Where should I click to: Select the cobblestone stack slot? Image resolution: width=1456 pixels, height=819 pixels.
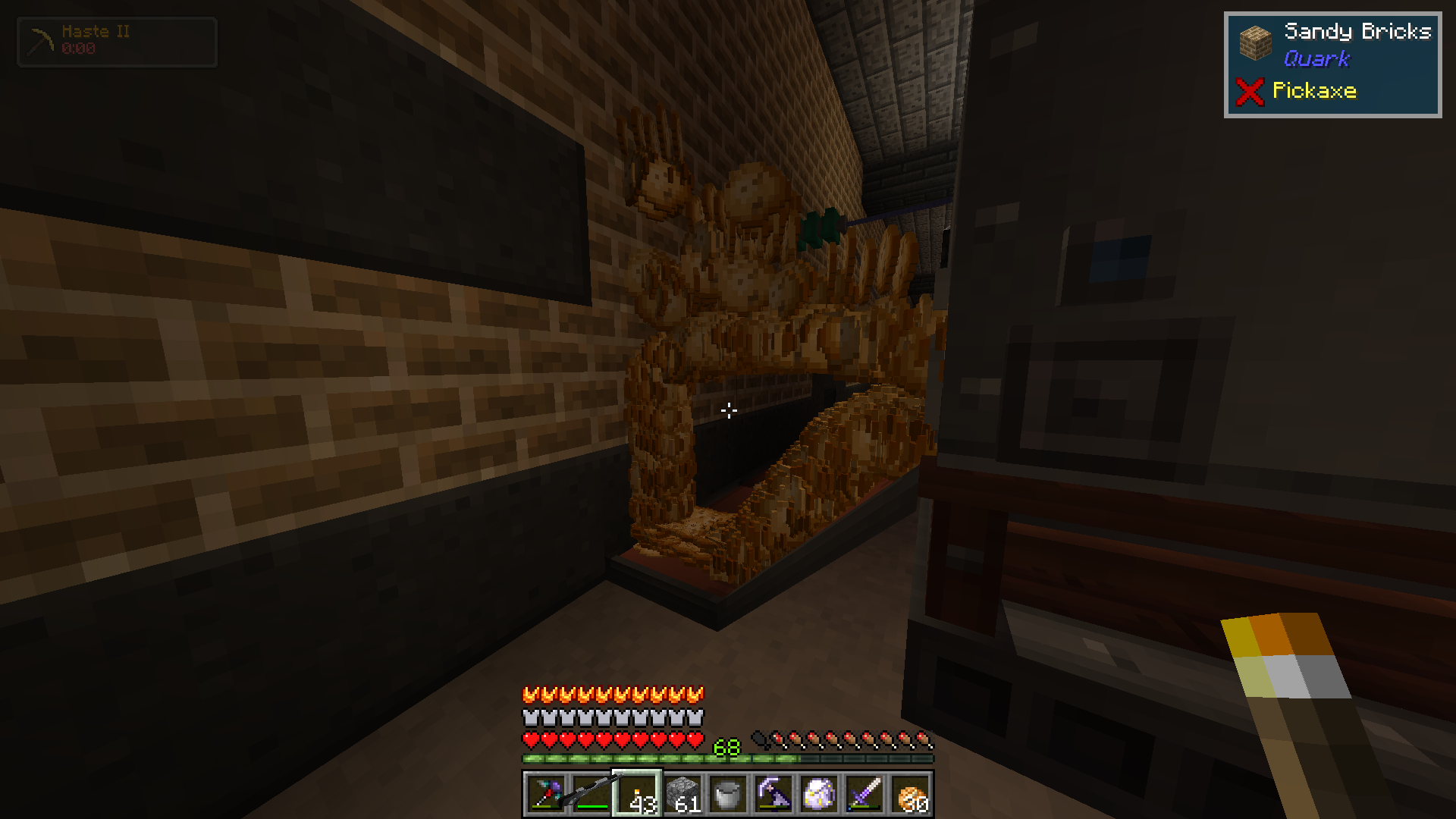[682, 794]
